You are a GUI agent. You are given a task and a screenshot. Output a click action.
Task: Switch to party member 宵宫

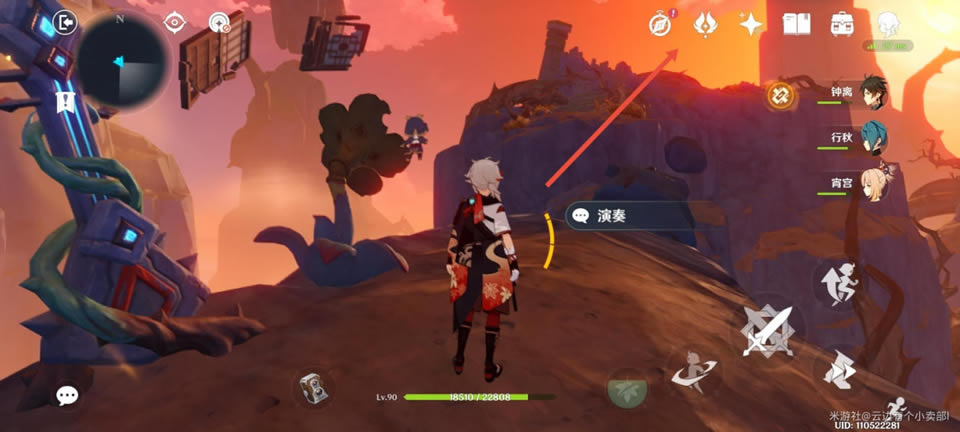click(874, 184)
